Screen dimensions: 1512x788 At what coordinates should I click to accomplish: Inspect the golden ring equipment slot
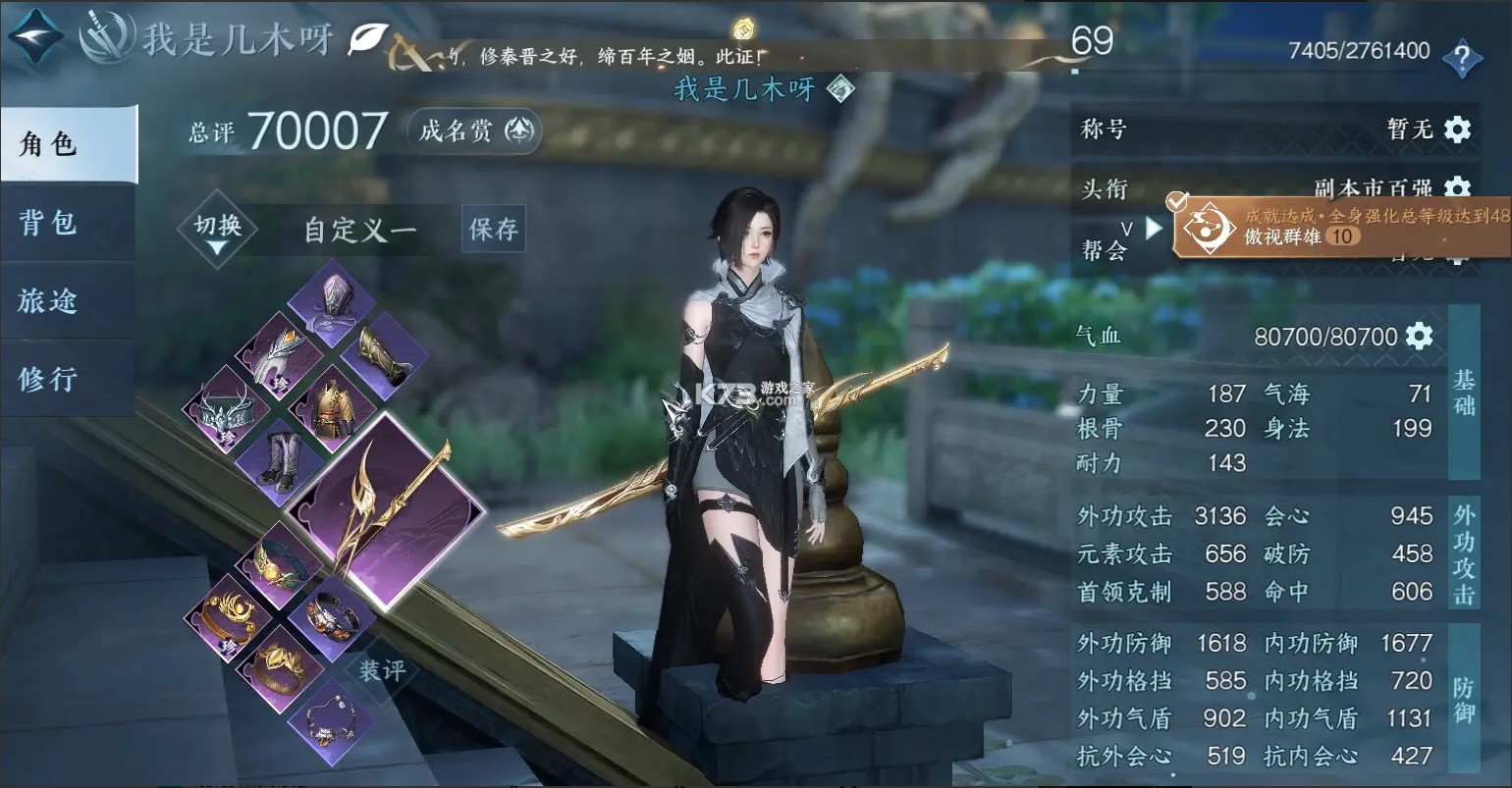[279, 667]
